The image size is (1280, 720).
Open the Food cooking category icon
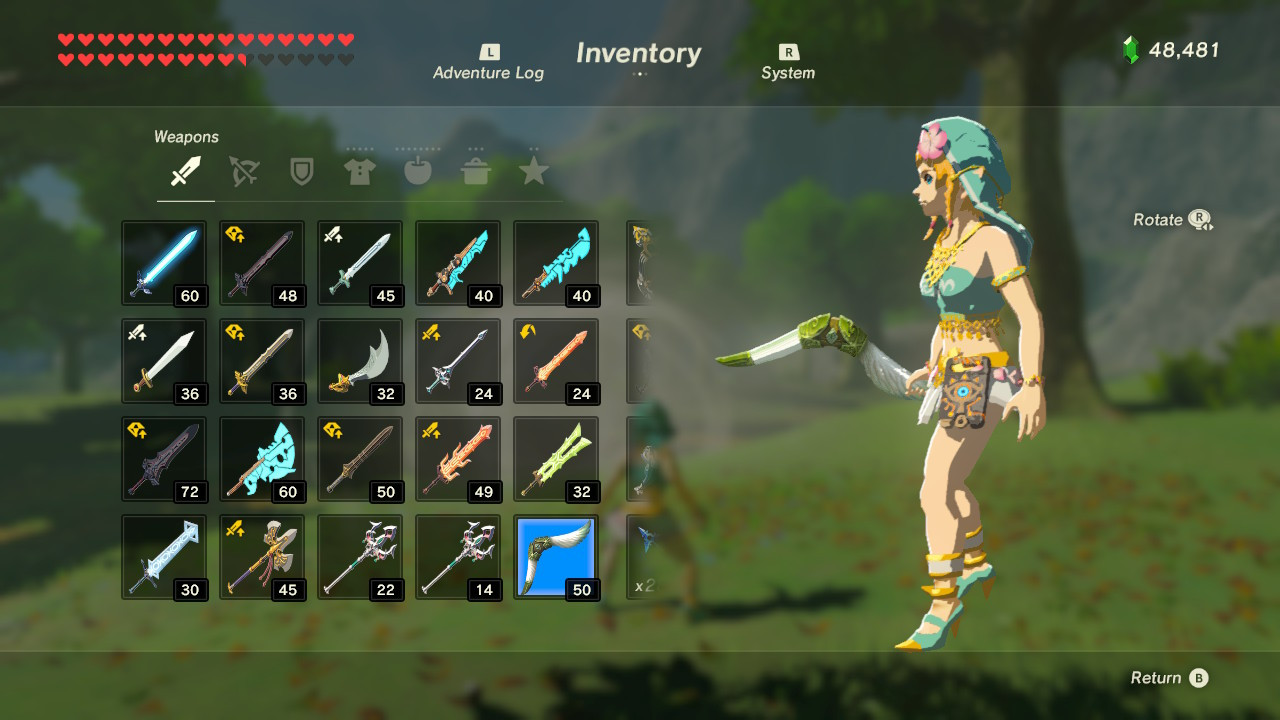coord(475,170)
